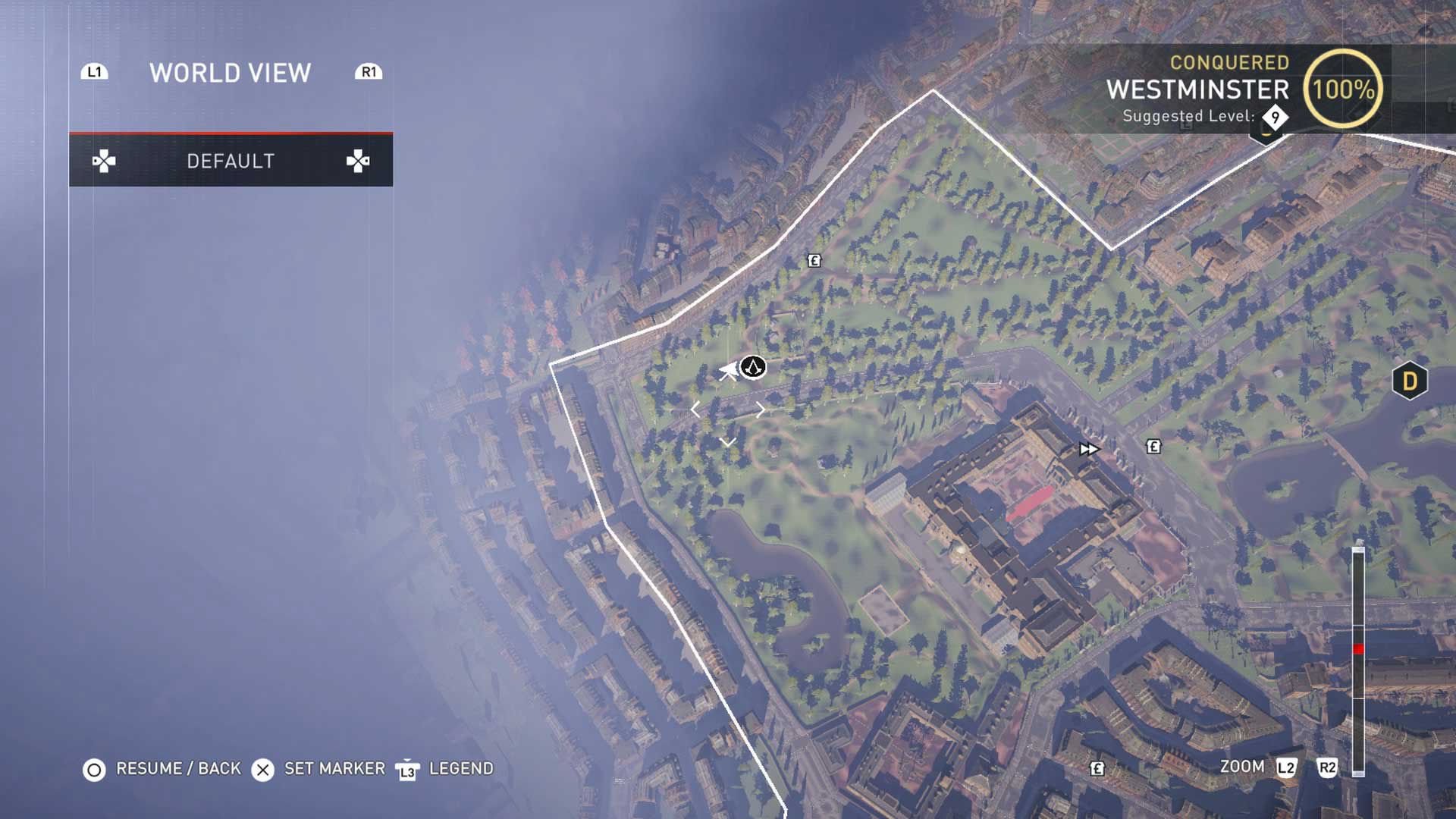Switch filters using the DEFAULT selector
Image resolution: width=1456 pixels, height=819 pixels.
tap(231, 160)
